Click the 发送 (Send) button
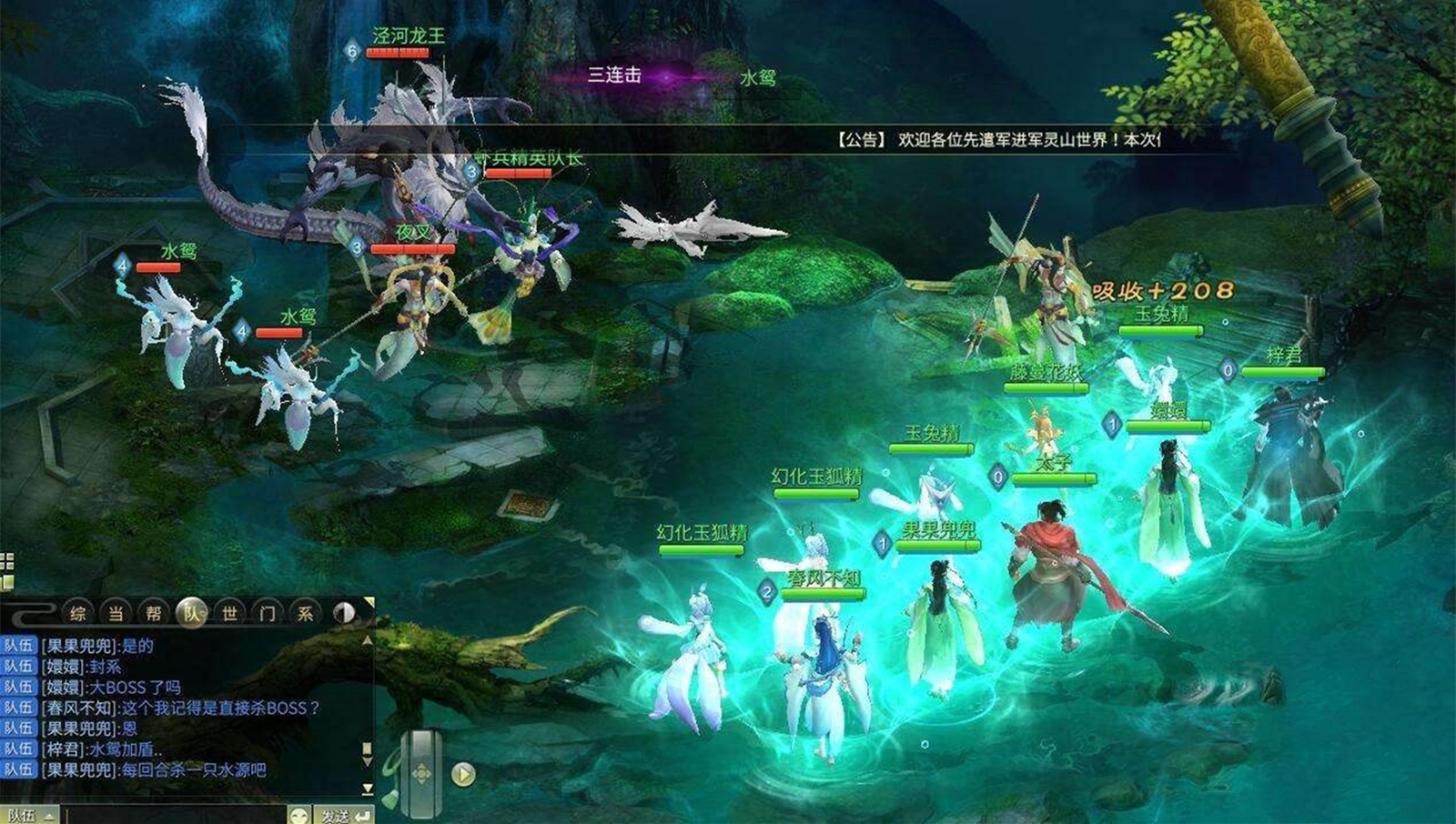Screen dimensions: 1456x824 coord(339,815)
